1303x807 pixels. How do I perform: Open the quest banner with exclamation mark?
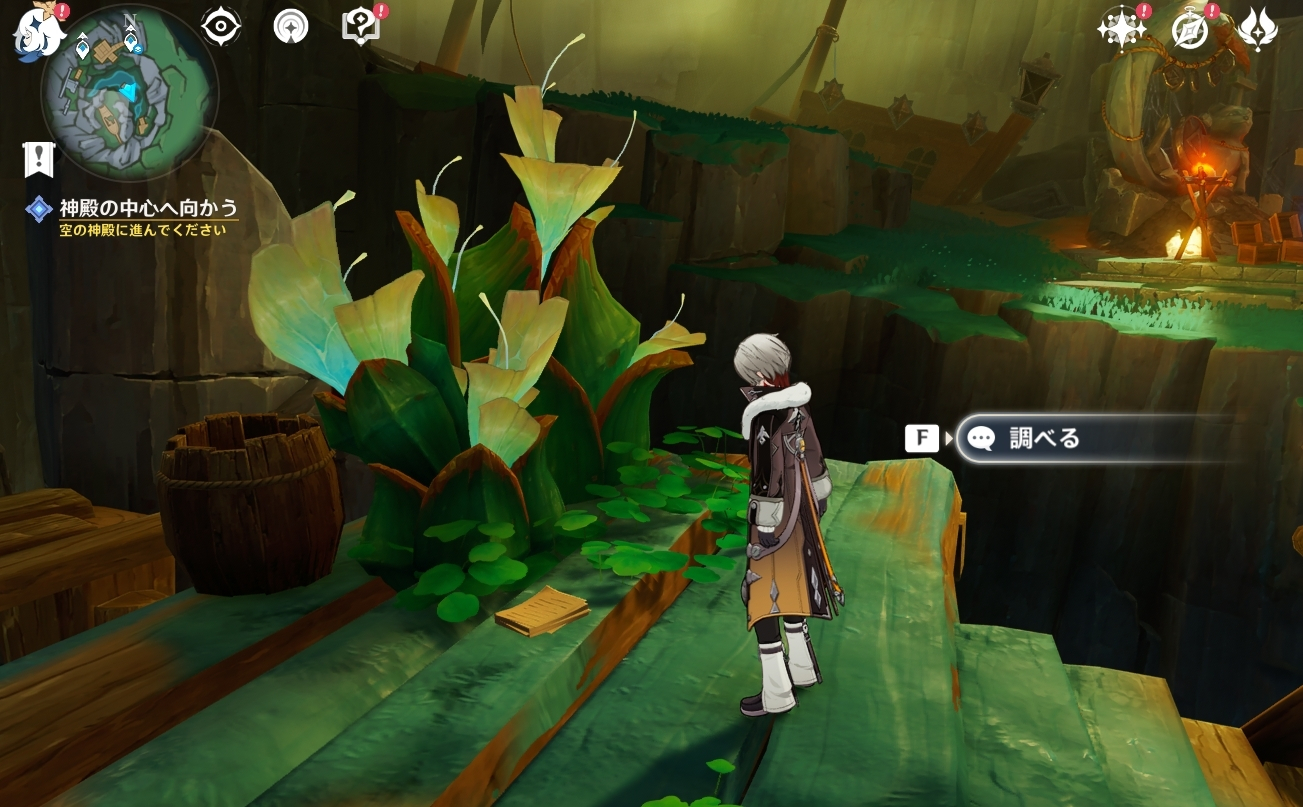click(x=39, y=159)
